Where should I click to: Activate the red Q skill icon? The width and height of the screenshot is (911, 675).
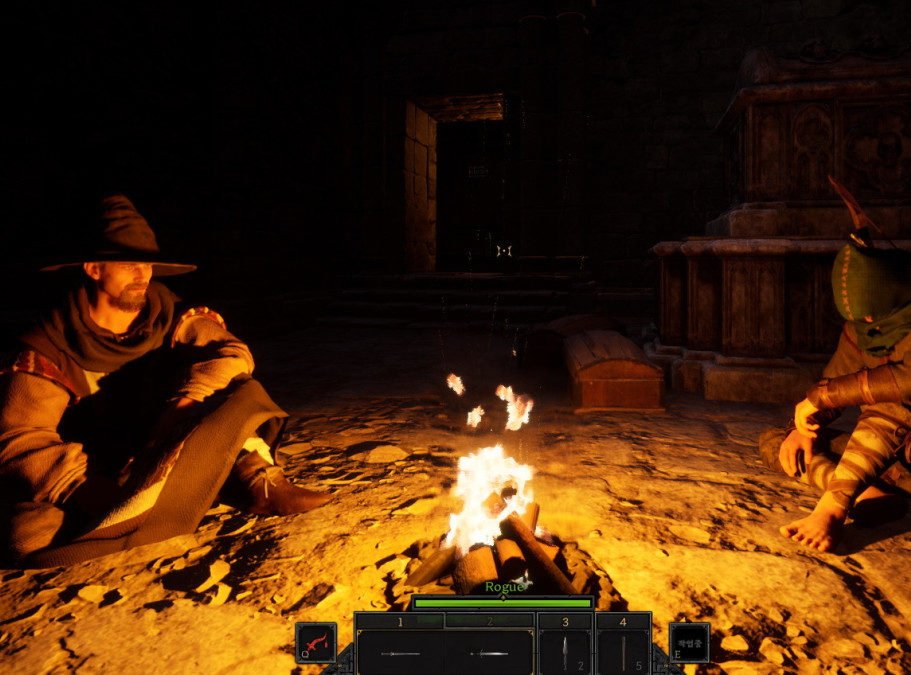click(316, 642)
